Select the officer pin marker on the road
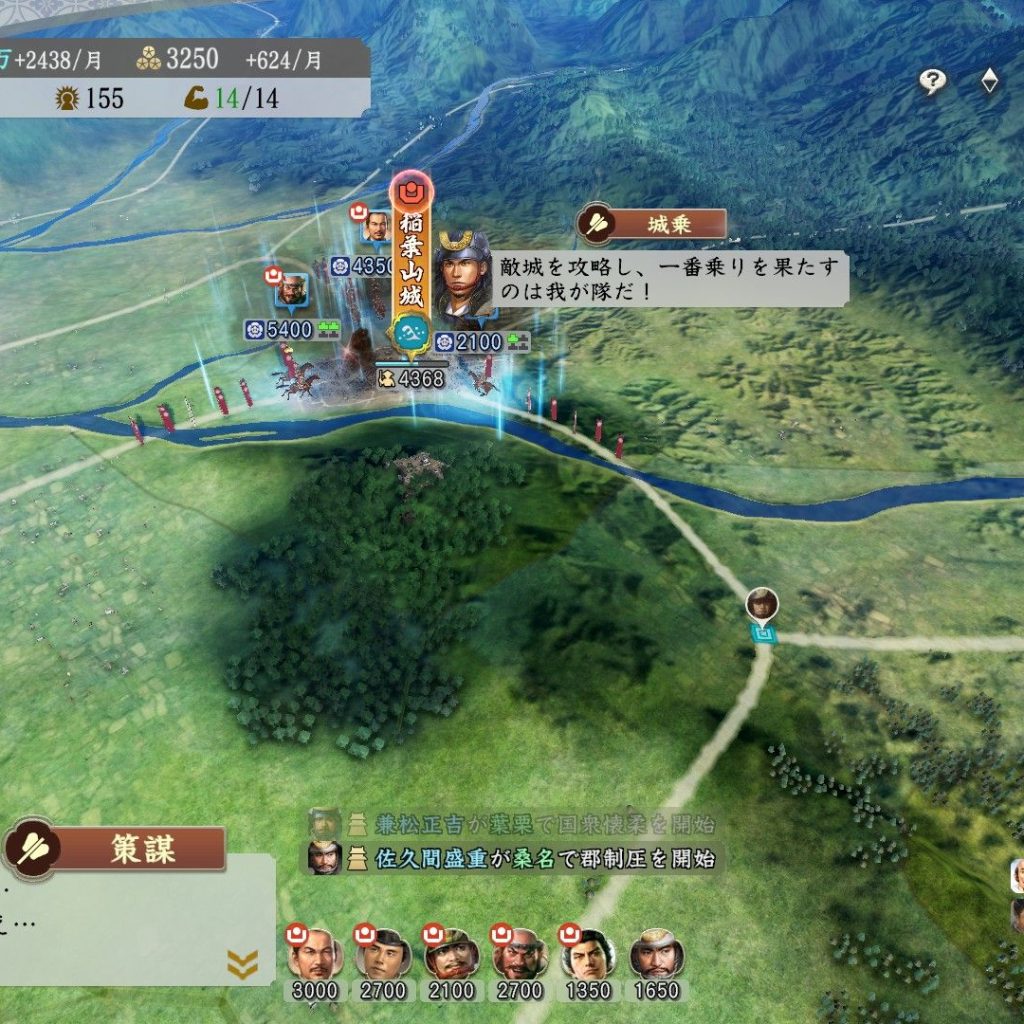This screenshot has width=1024, height=1024. pyautogui.click(x=762, y=606)
